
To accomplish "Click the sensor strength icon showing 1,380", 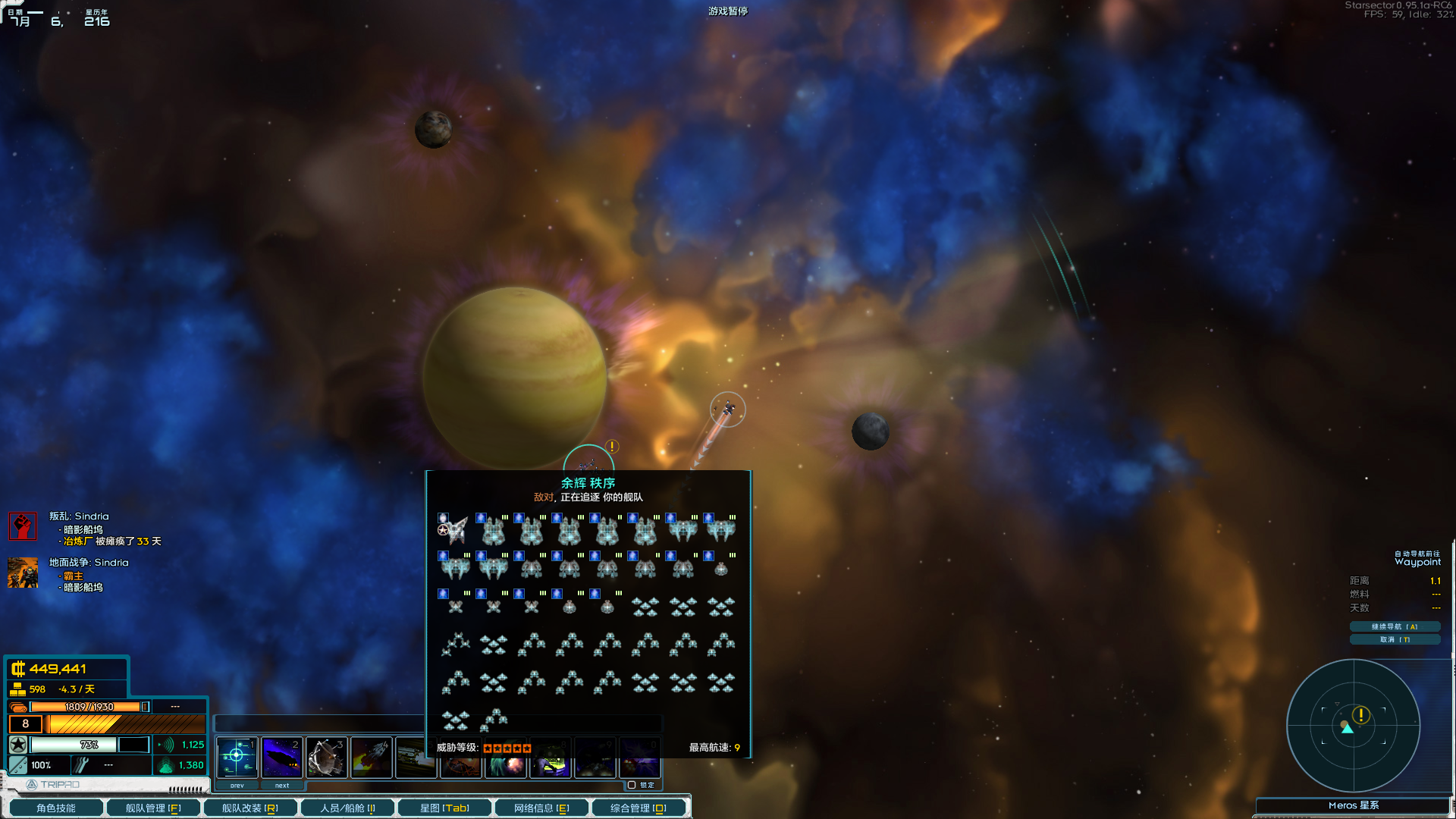I will point(167,766).
